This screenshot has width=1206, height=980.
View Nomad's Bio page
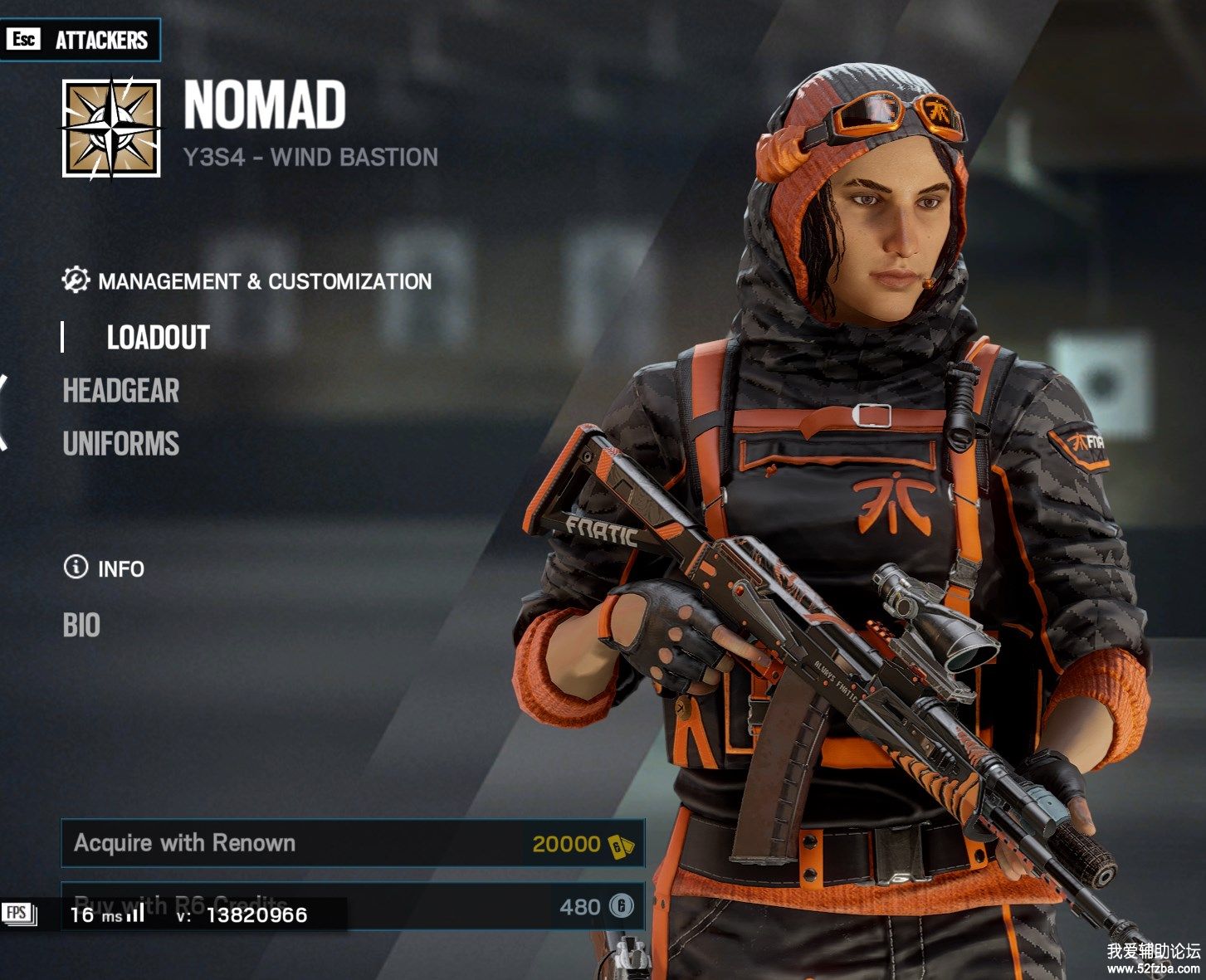pyautogui.click(x=81, y=625)
